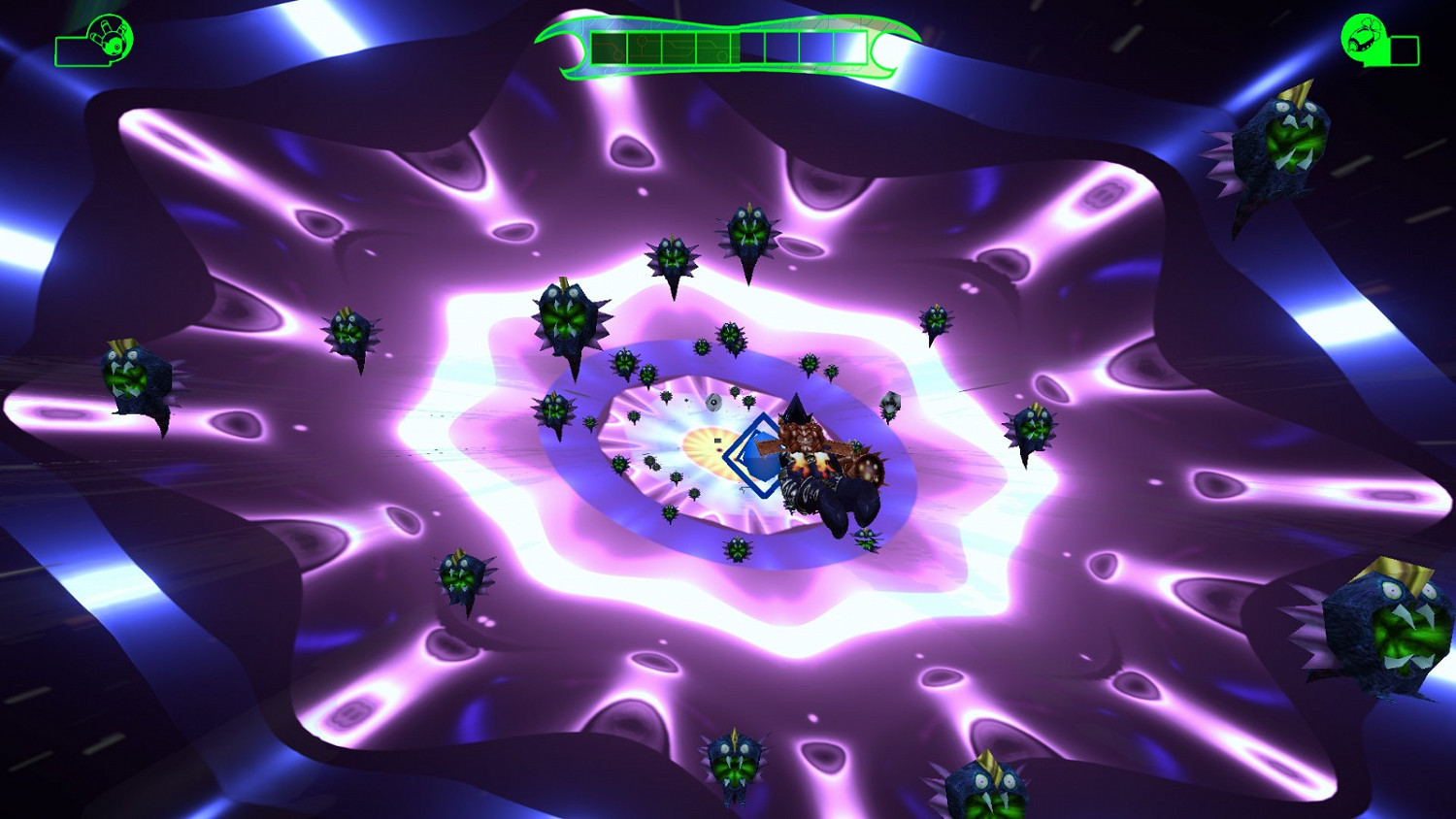Click the green creature-face HUD icon top-right
The width and height of the screenshot is (1456, 819).
(x=1364, y=39)
